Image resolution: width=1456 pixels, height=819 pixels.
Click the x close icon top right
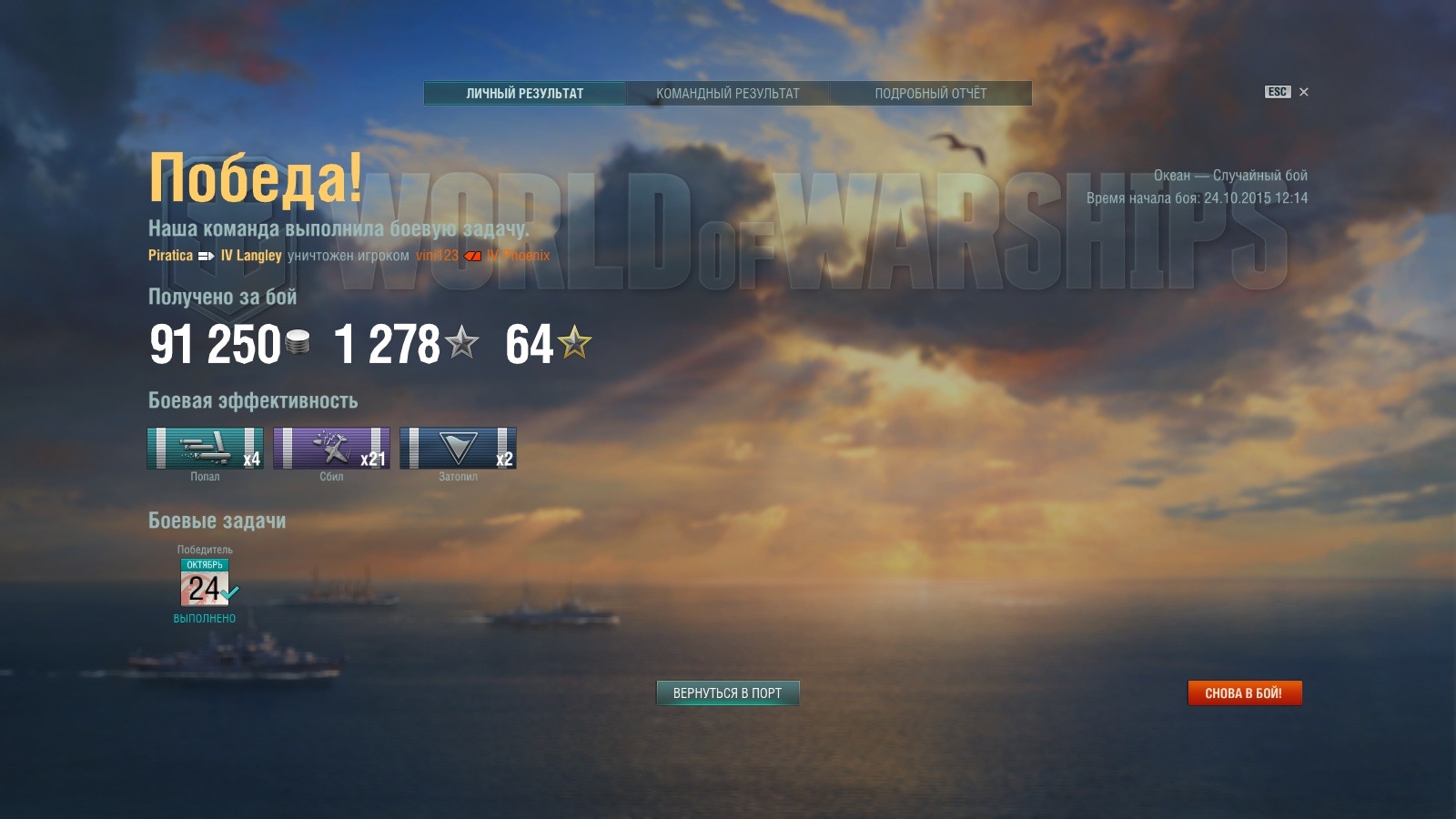tap(1304, 92)
